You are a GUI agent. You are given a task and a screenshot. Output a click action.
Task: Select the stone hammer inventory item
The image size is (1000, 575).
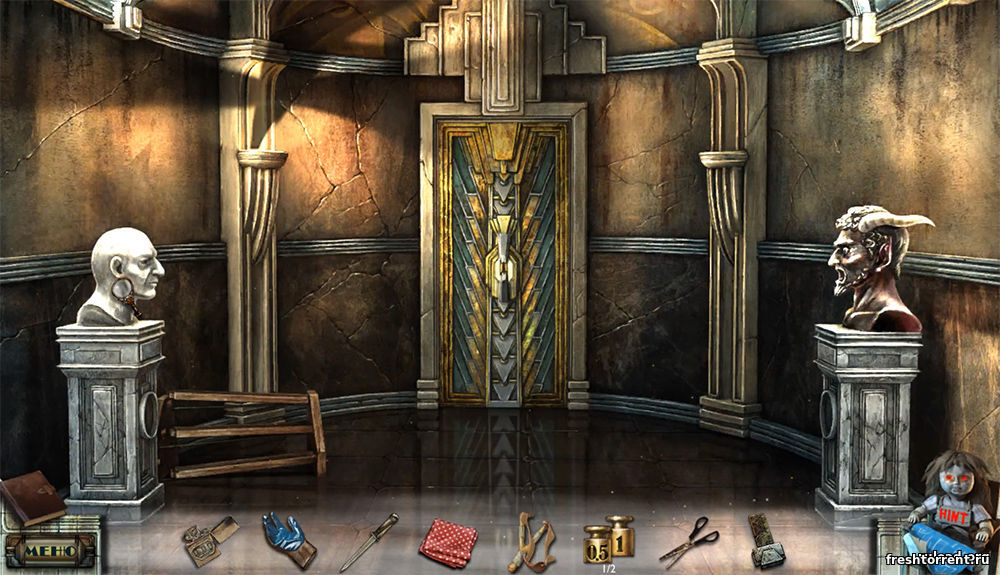click(x=766, y=542)
